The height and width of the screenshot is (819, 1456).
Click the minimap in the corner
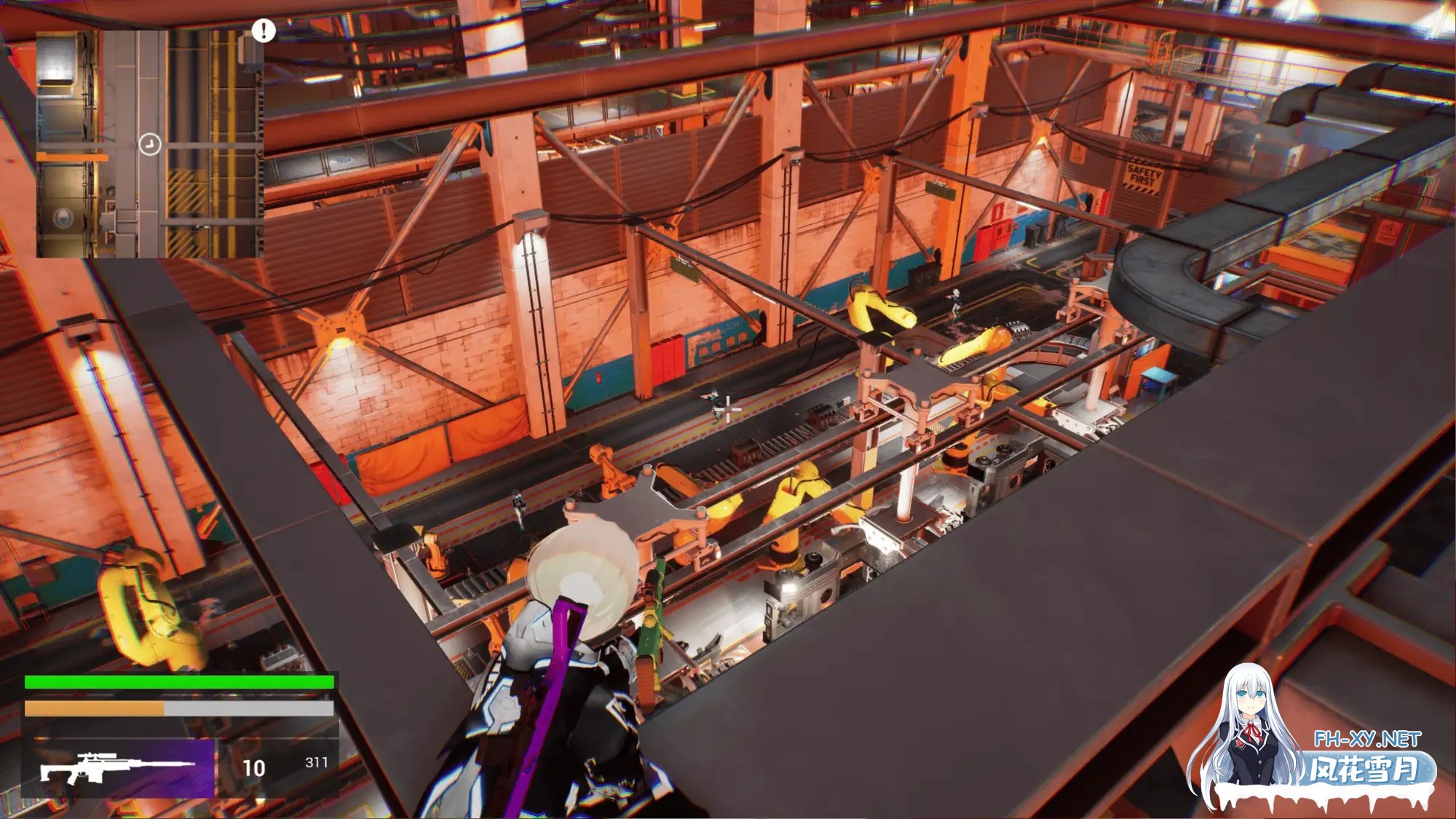149,143
